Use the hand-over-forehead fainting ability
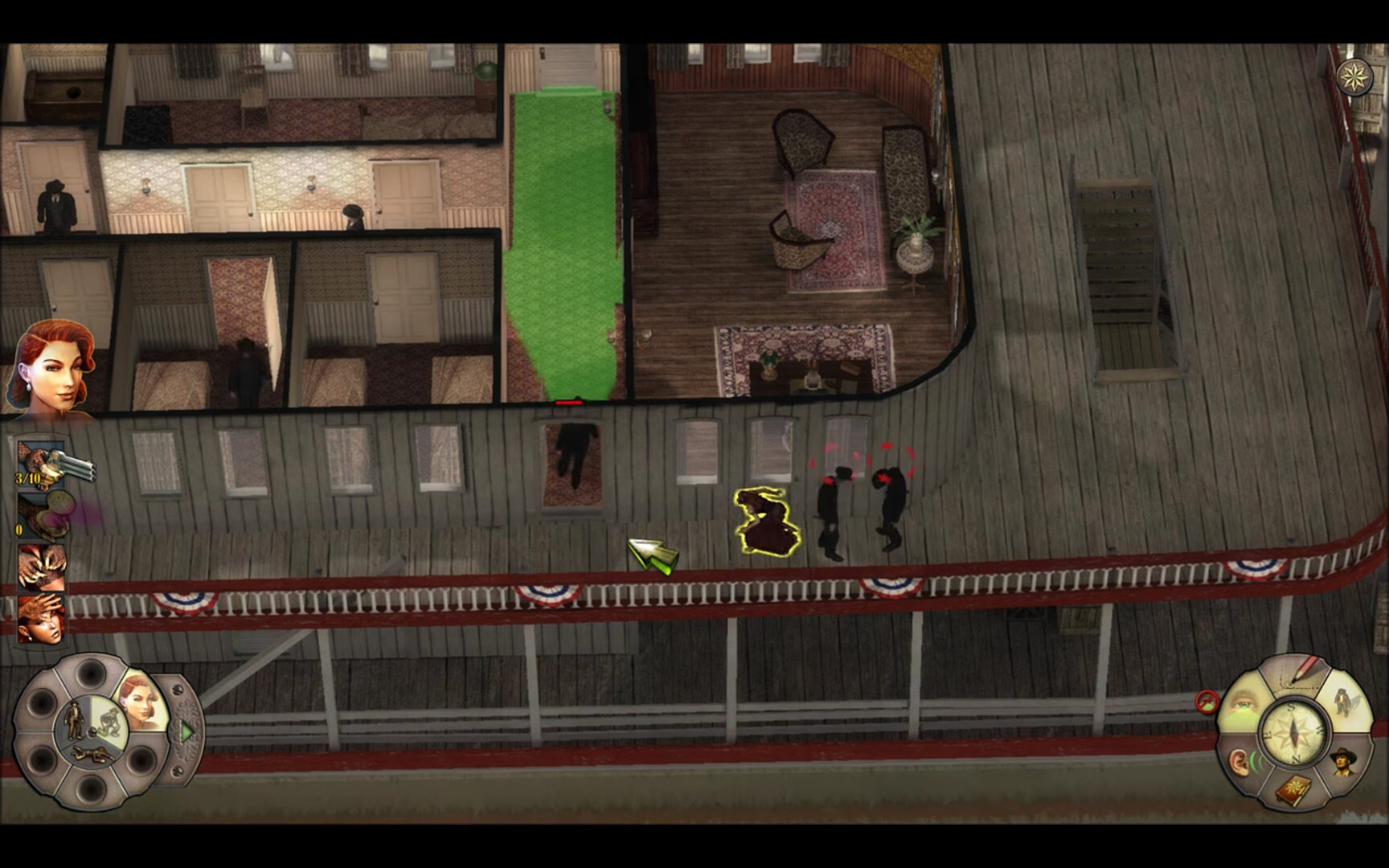Screen dimensions: 1389x868 click(42, 618)
